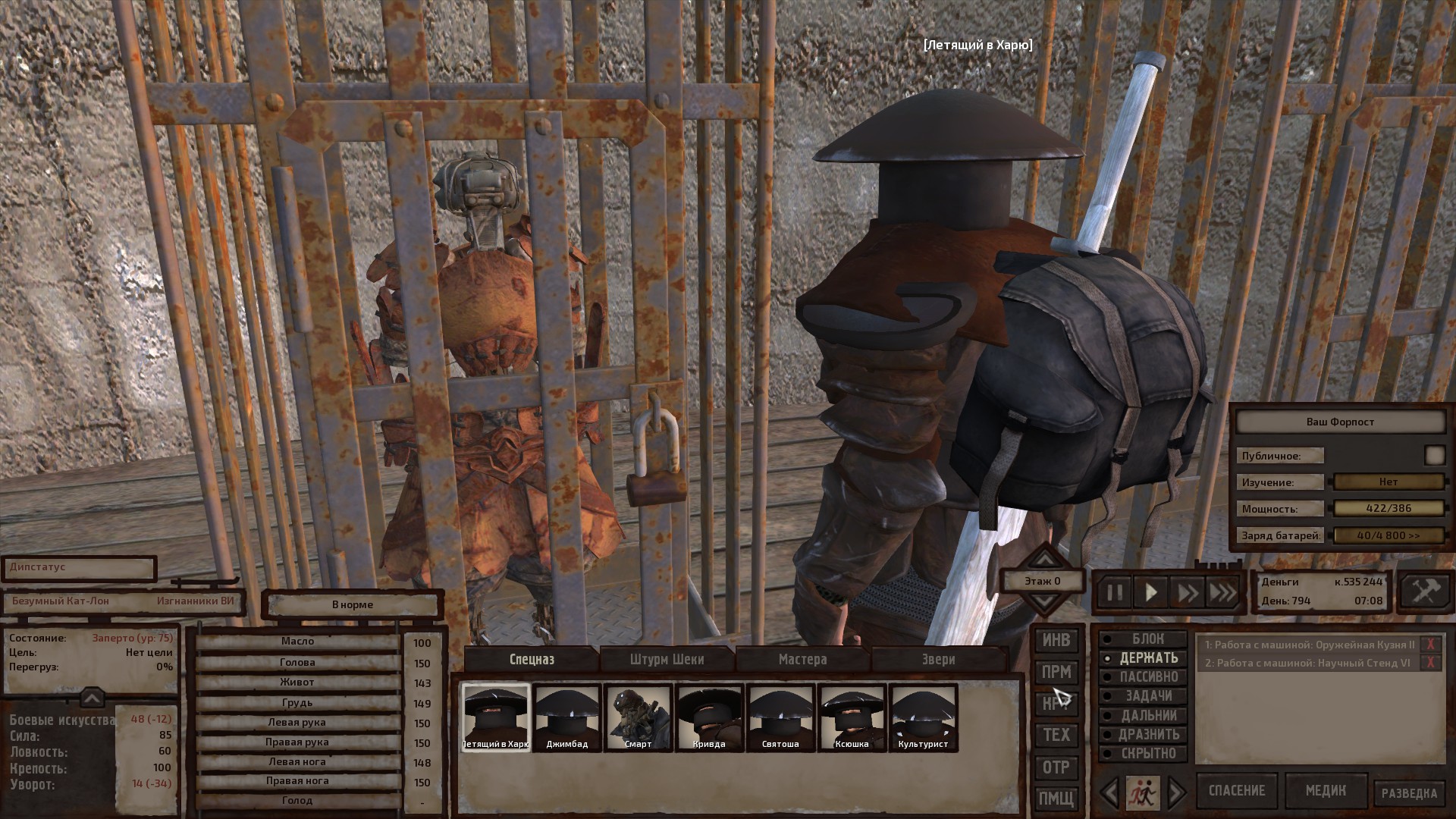Select the fastest speed triple-arrow icon
The image size is (1456, 819).
coord(1223,592)
